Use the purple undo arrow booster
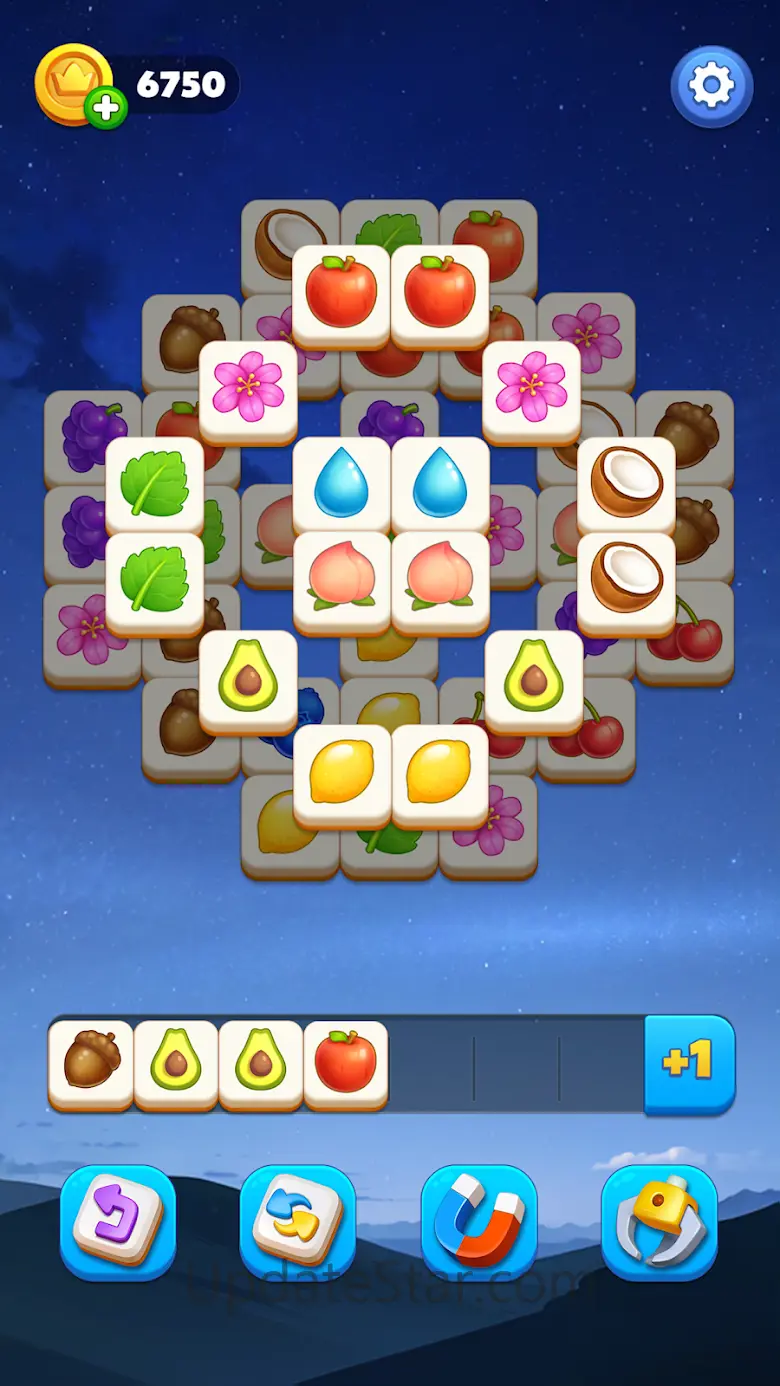This screenshot has height=1386, width=780. [118, 1222]
